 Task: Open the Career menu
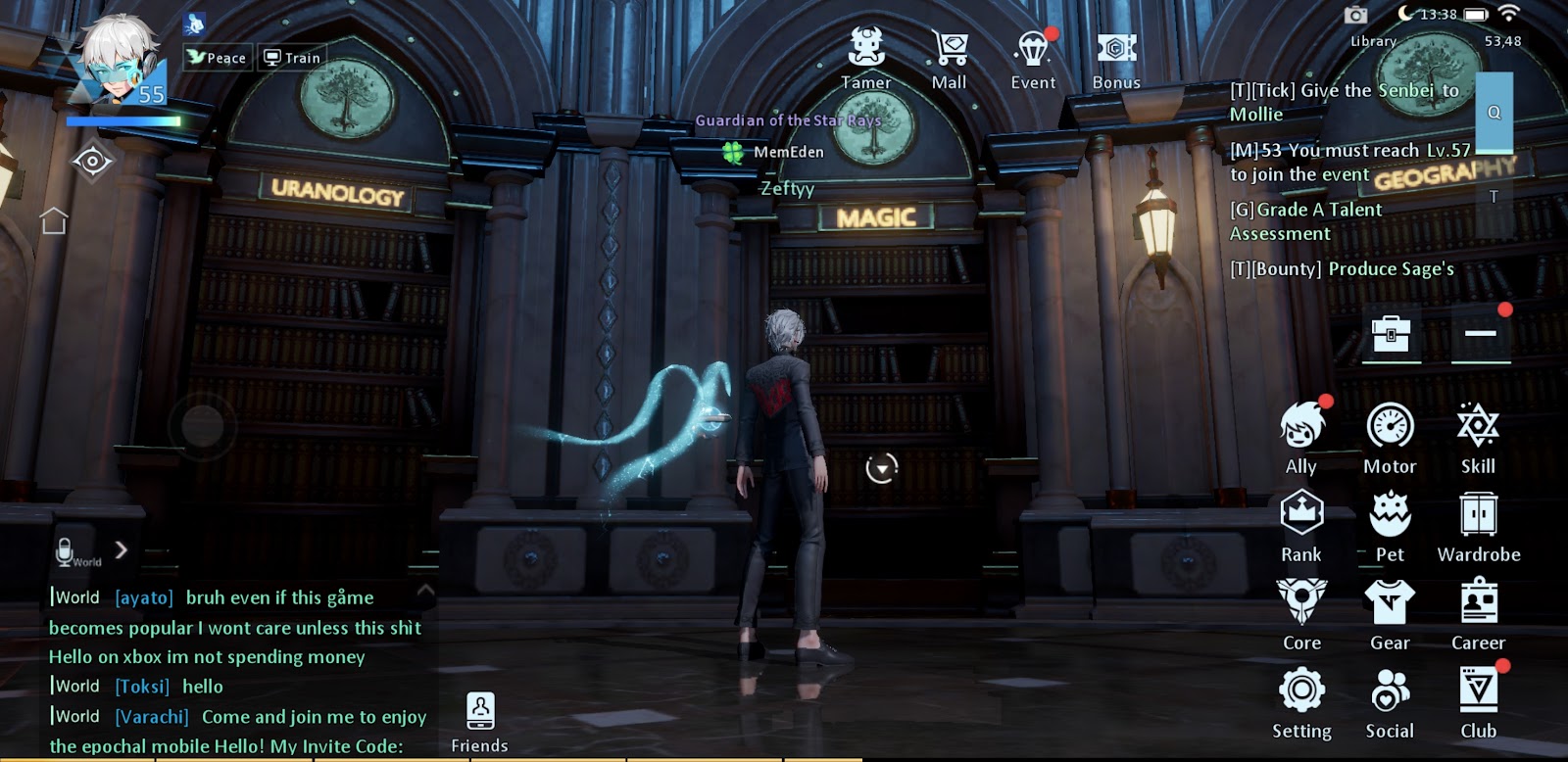click(x=1478, y=613)
